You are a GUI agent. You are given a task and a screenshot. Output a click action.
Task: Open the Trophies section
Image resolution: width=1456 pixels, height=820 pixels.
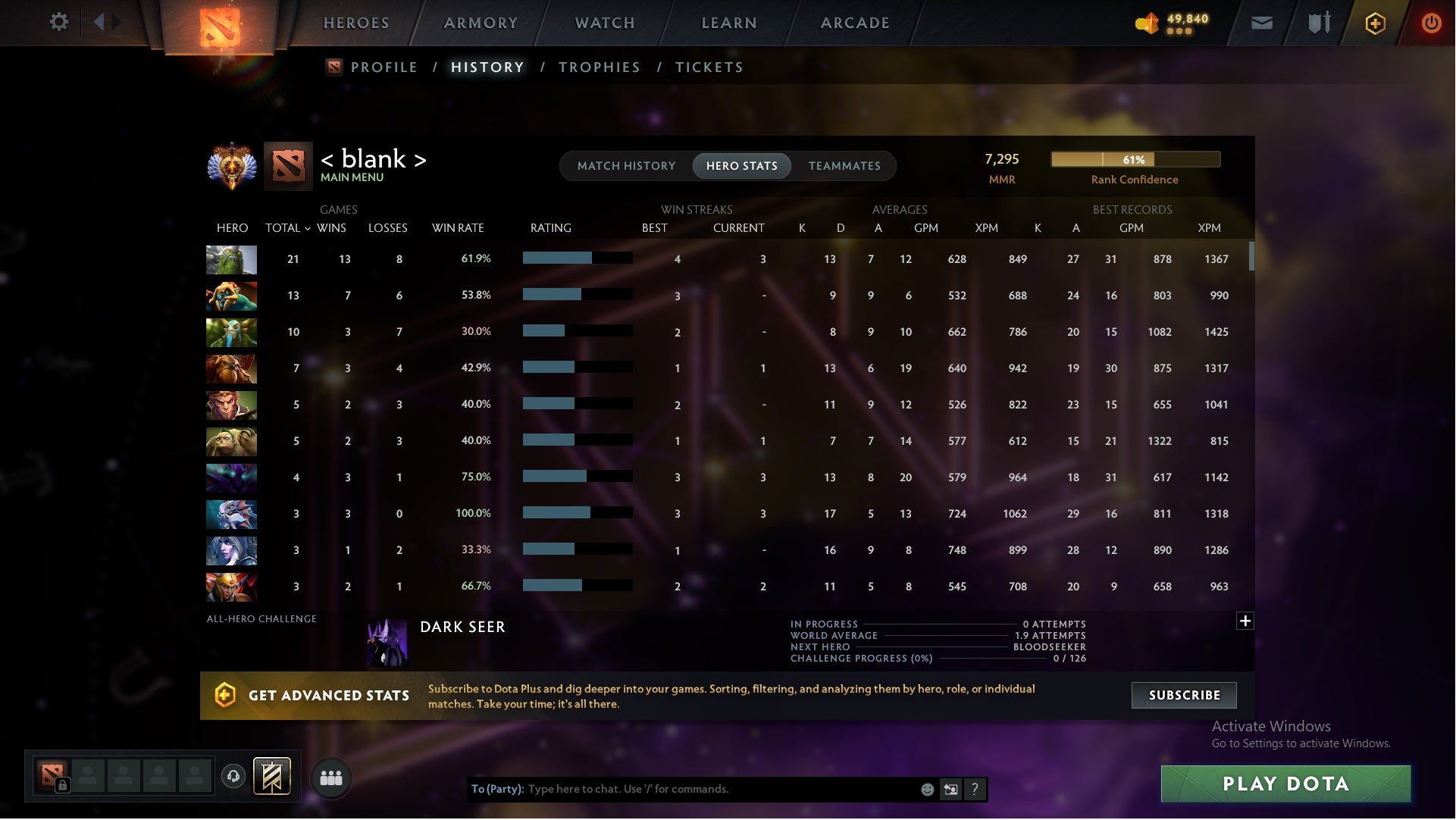(599, 67)
